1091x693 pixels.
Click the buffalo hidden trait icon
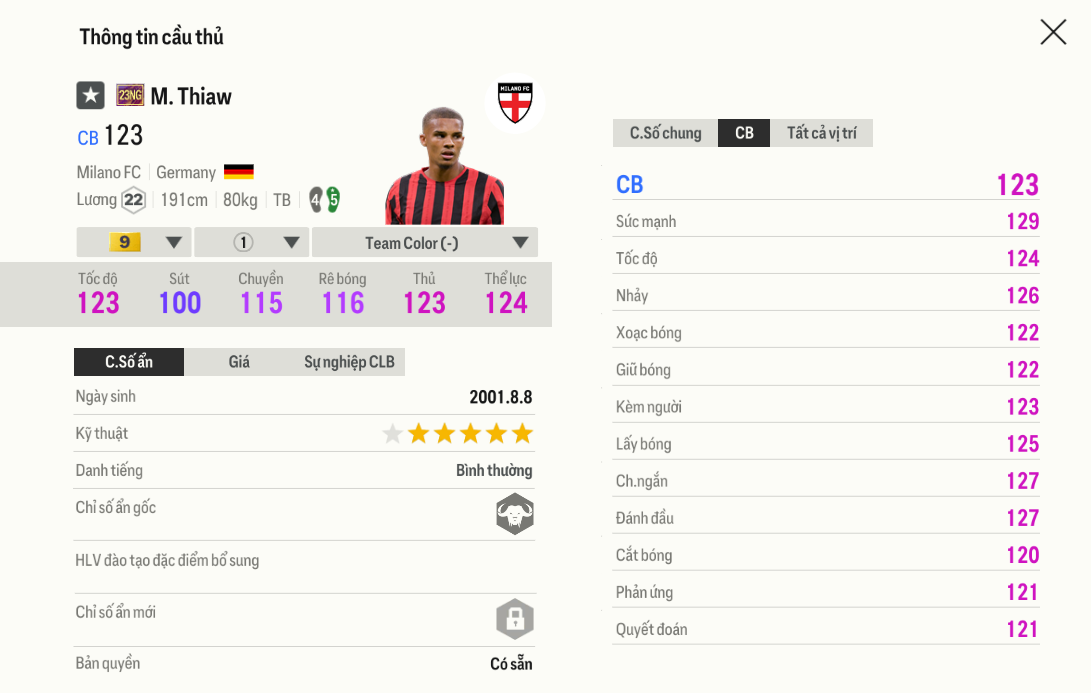tap(515, 514)
